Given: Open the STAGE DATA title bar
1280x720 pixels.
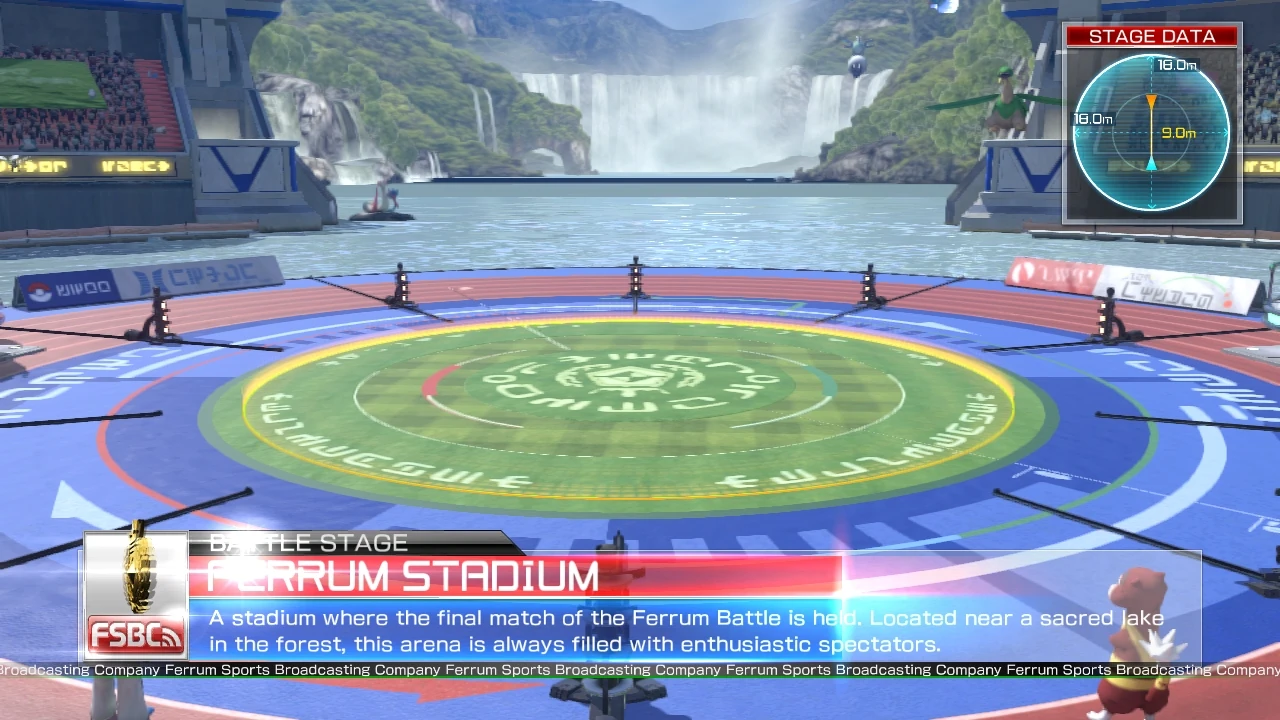Looking at the screenshot, I should [1151, 37].
